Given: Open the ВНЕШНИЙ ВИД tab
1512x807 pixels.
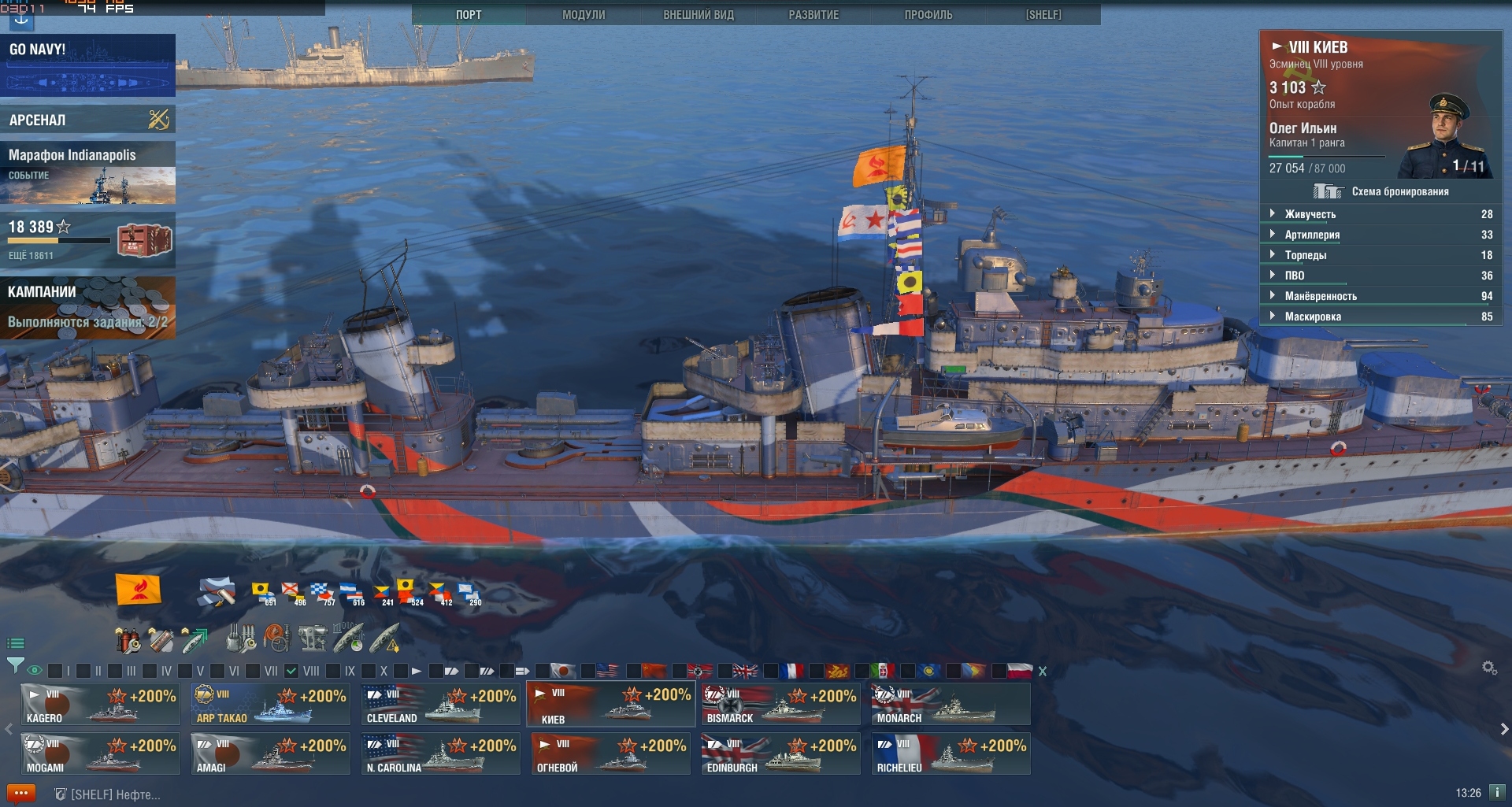Looking at the screenshot, I should tap(699, 14).
